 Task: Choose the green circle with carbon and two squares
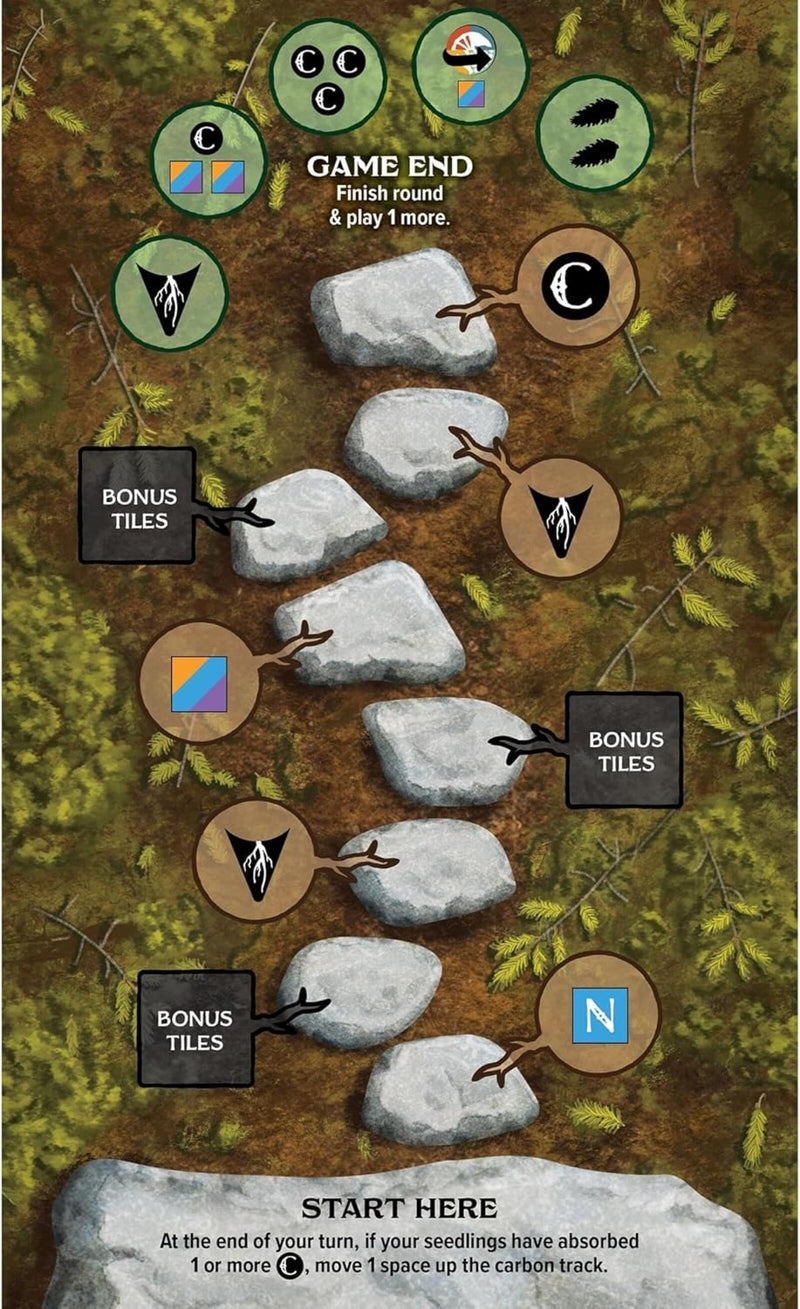coord(209,160)
